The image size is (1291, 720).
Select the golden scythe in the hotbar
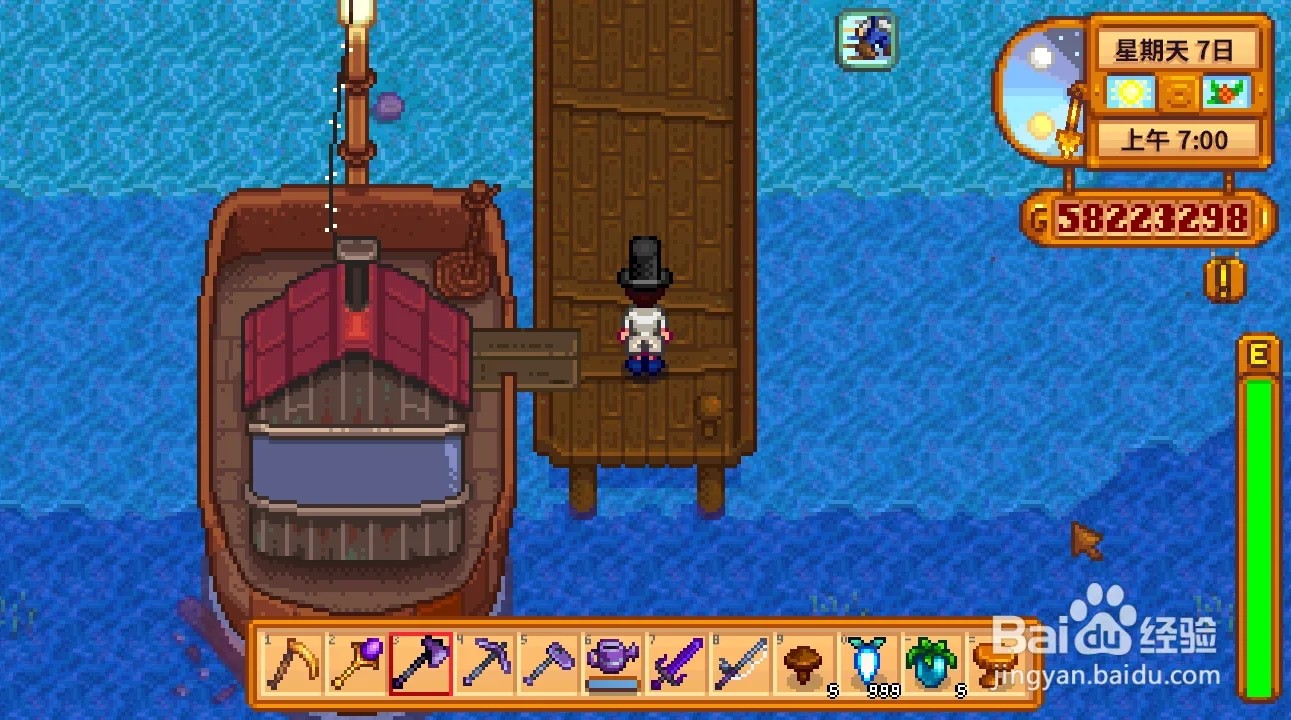click(293, 663)
